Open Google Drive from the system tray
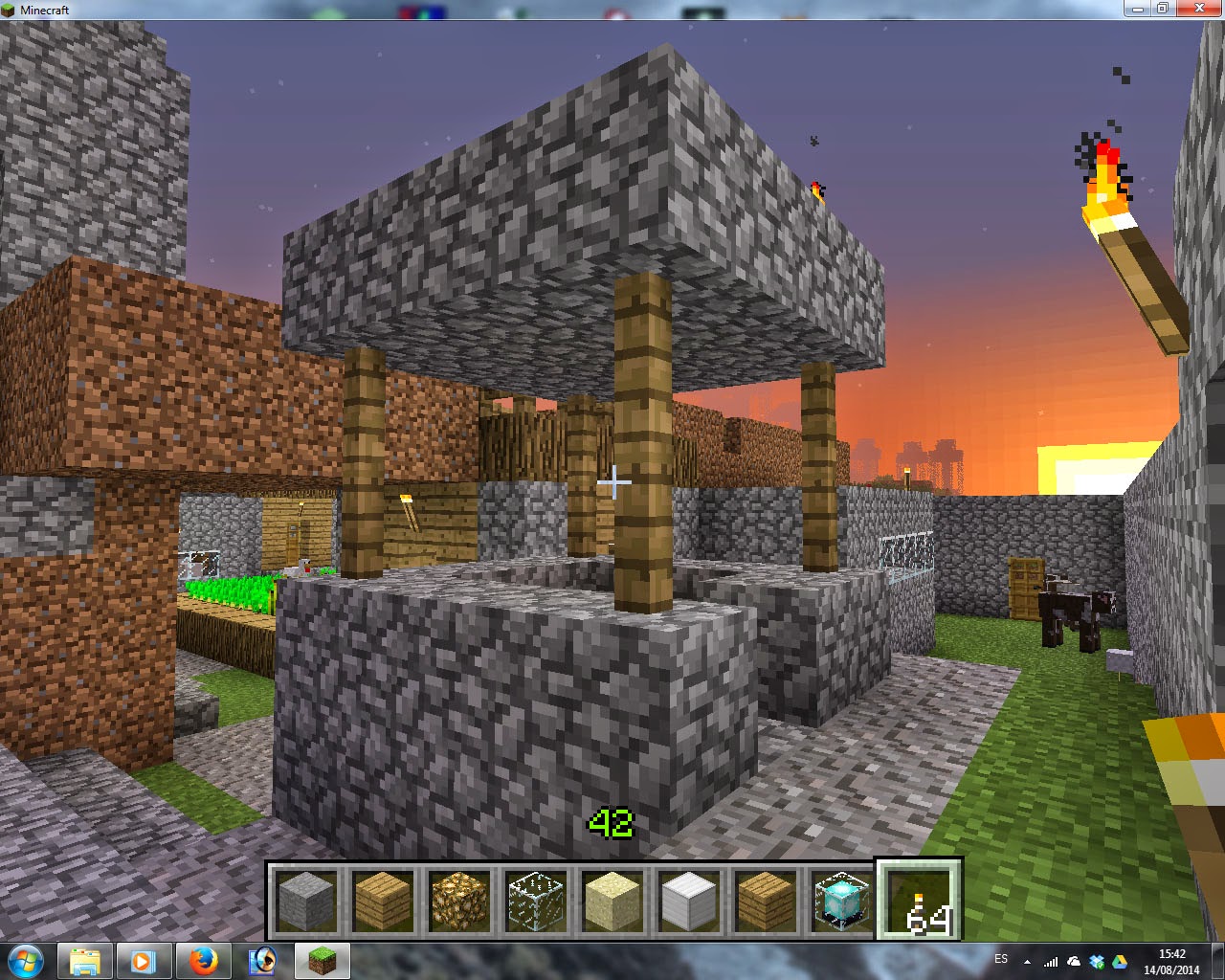Screen dimensions: 1225x980 (1120, 961)
